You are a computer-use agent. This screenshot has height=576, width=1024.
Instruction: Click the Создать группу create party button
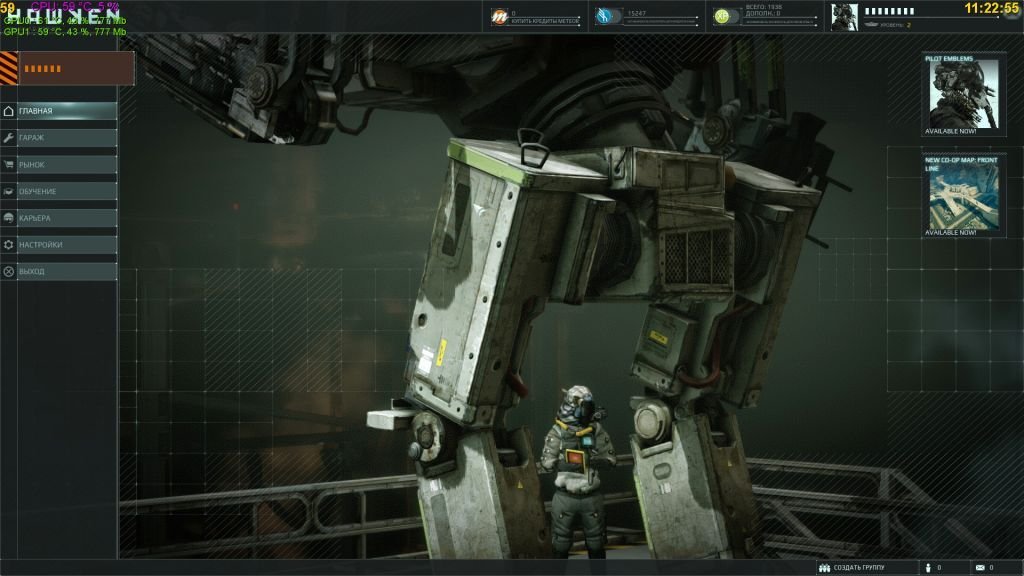point(853,567)
